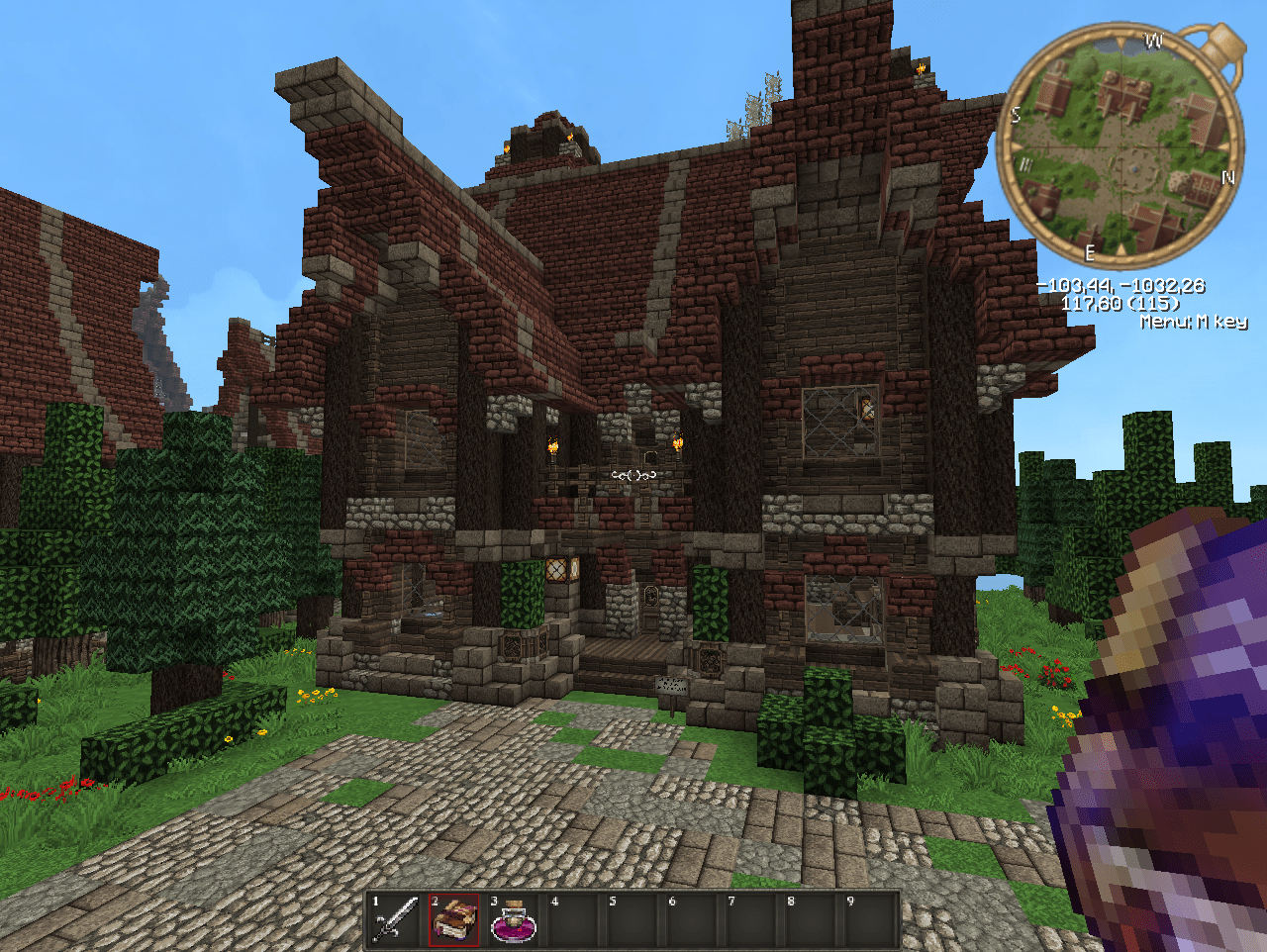1267x952 pixels.
Task: Read the sign post near the path
Action: (x=673, y=688)
